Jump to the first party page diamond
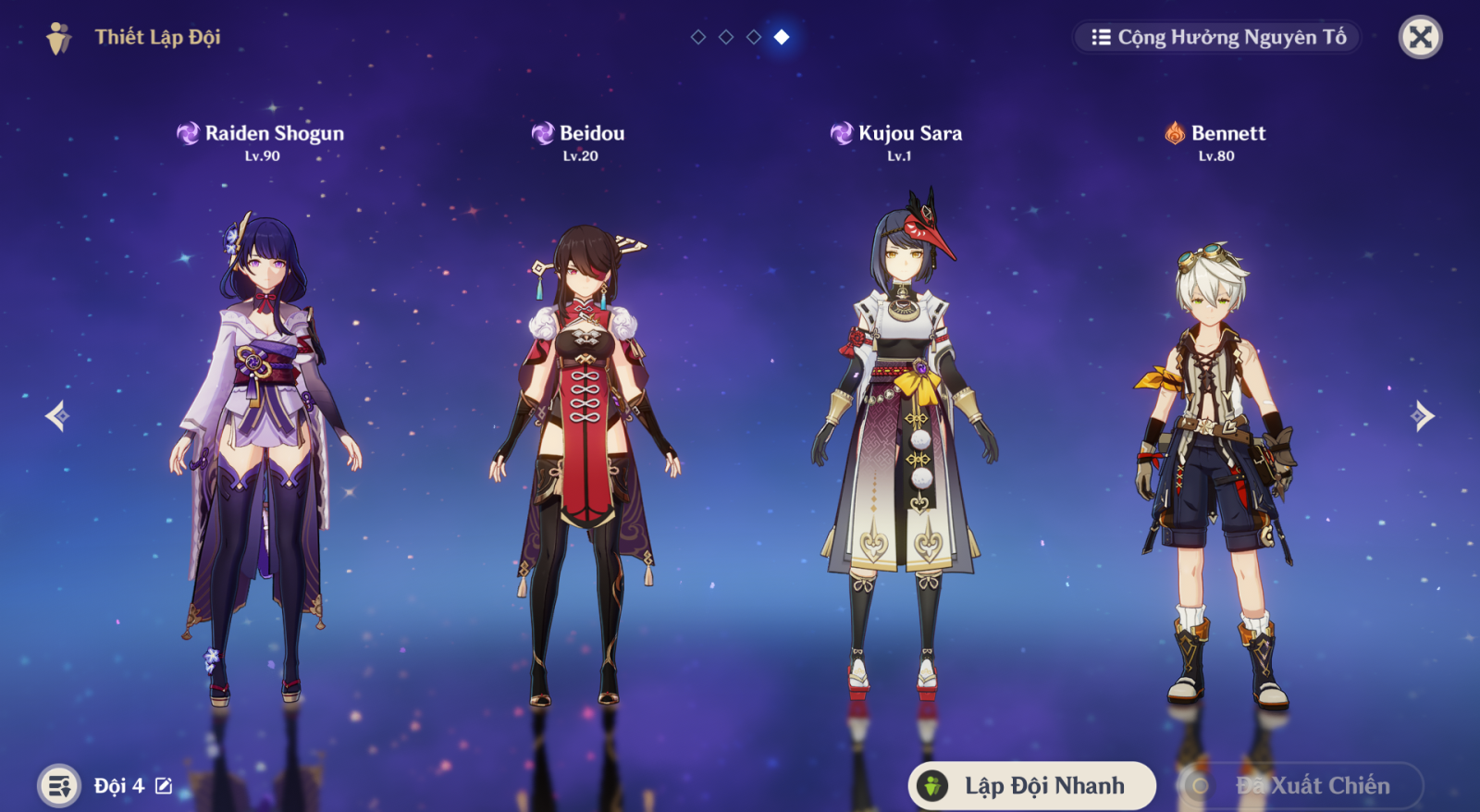Image resolution: width=1480 pixels, height=812 pixels. [698, 37]
